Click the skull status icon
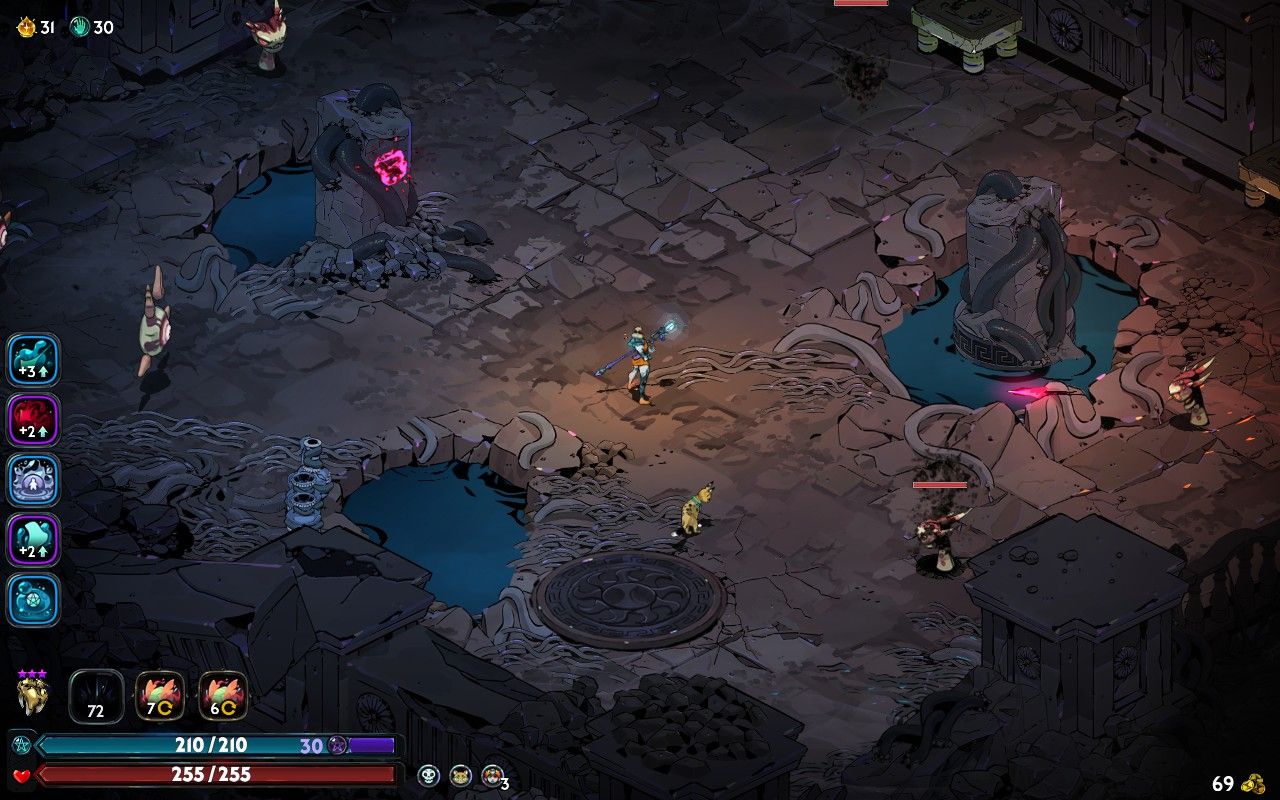The width and height of the screenshot is (1280, 800). pos(428,775)
